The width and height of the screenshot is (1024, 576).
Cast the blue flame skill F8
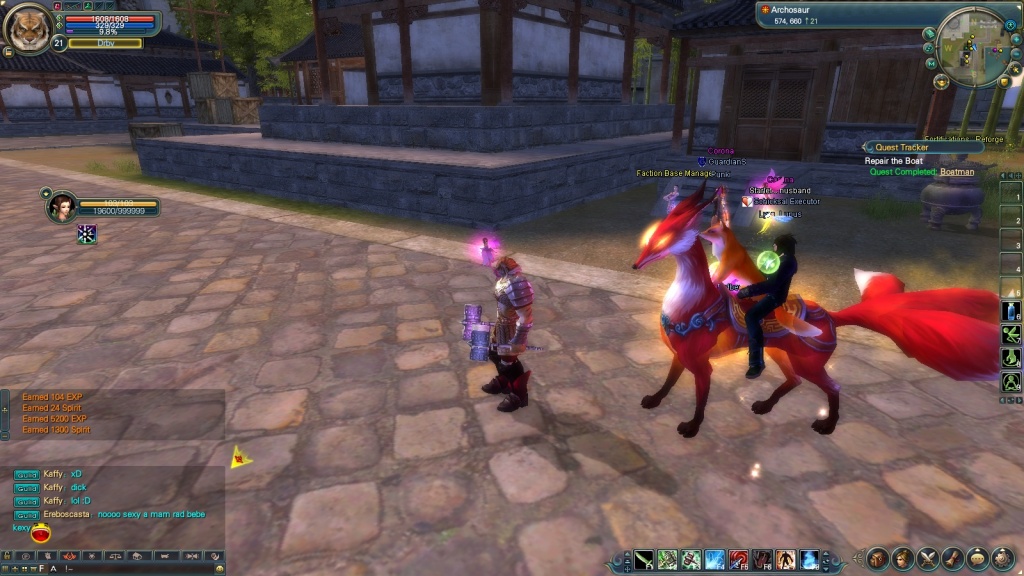click(809, 560)
